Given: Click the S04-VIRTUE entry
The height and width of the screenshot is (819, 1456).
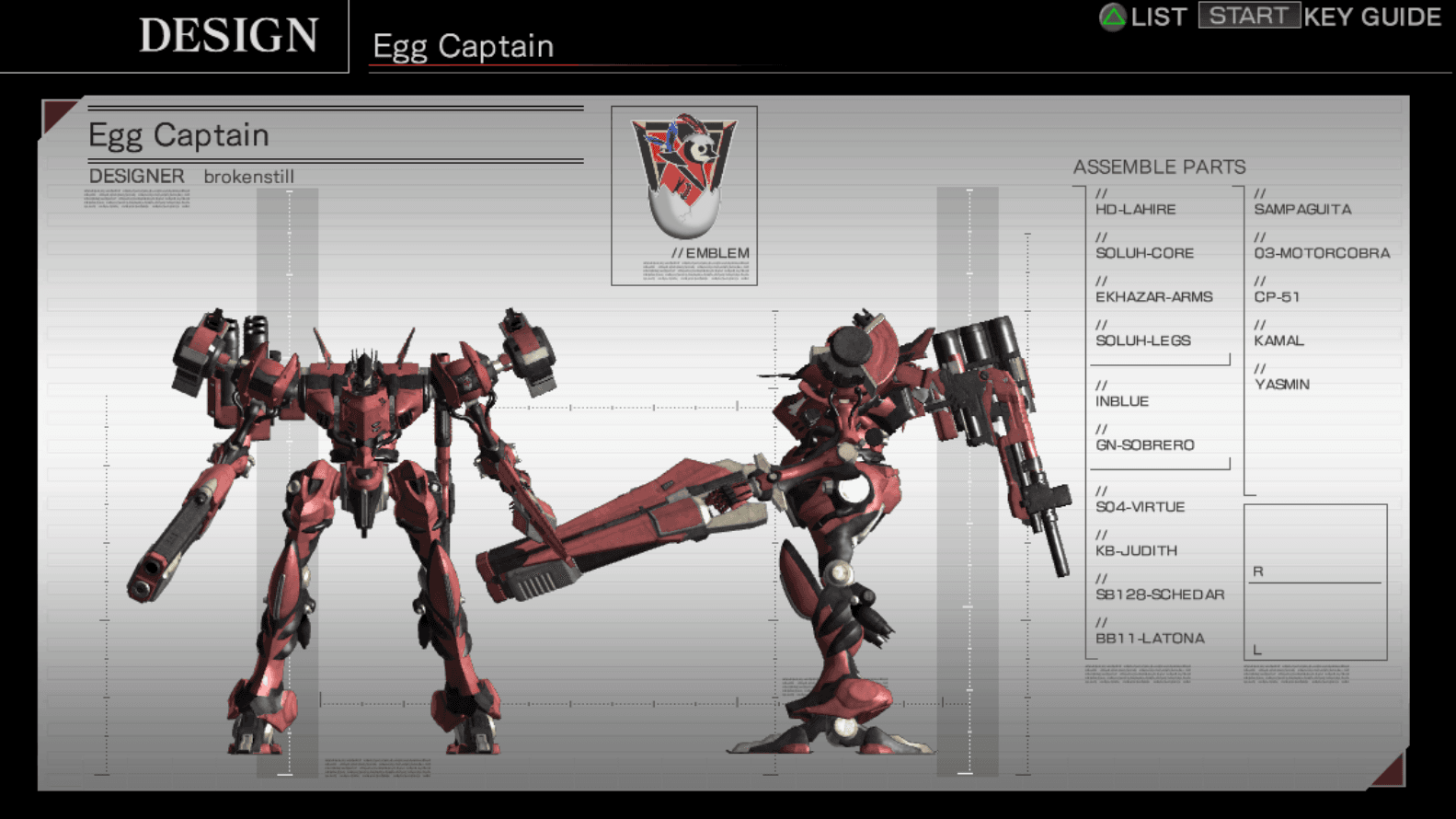Looking at the screenshot, I should (x=1141, y=506).
